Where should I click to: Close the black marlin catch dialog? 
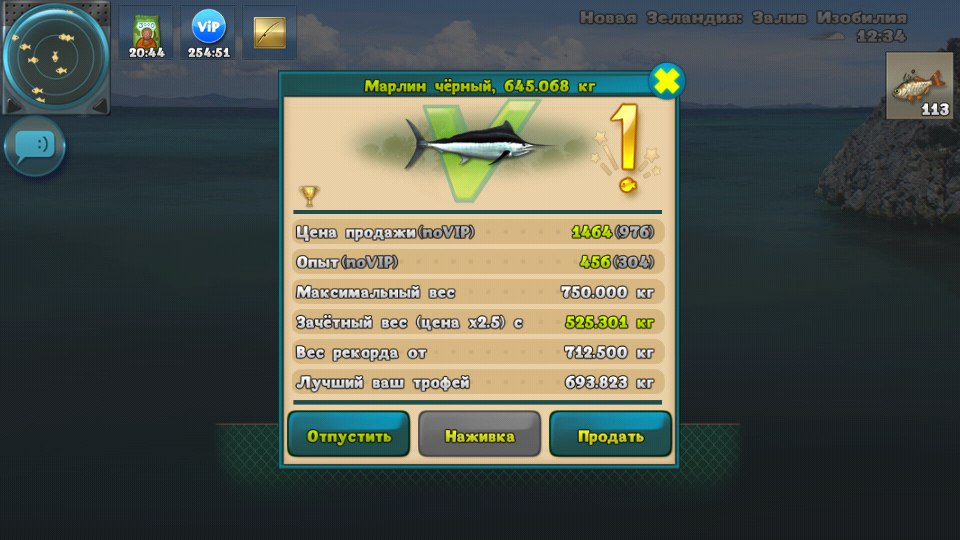(667, 81)
